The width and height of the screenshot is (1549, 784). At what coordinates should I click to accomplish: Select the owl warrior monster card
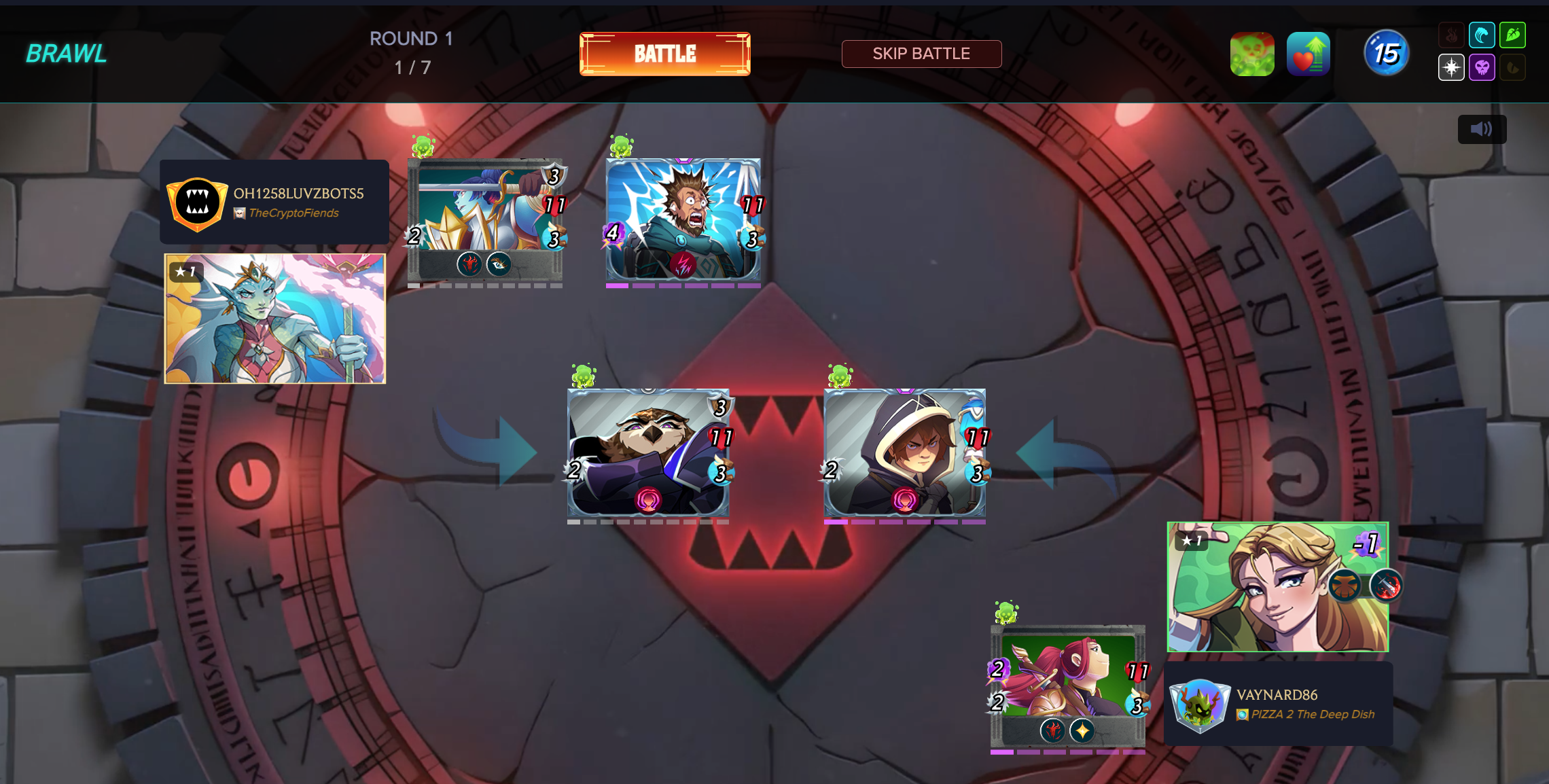click(648, 452)
